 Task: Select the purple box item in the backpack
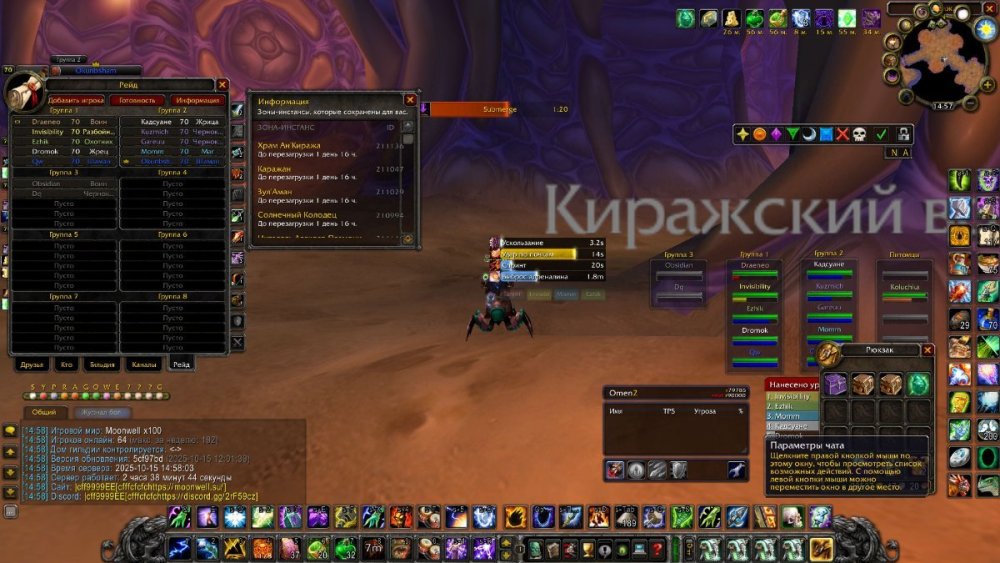[834, 384]
